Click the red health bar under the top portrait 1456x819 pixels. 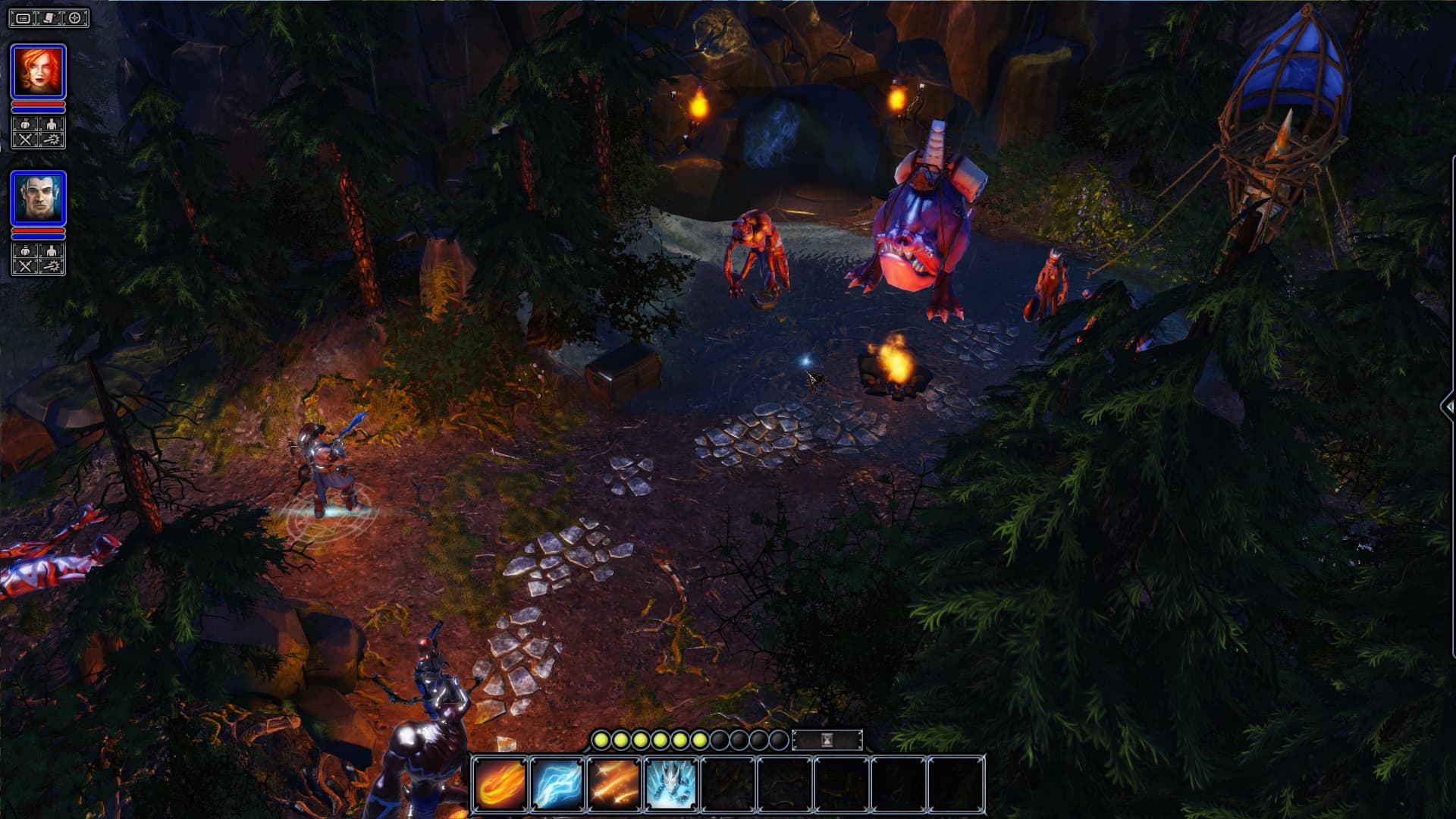pyautogui.click(x=38, y=103)
